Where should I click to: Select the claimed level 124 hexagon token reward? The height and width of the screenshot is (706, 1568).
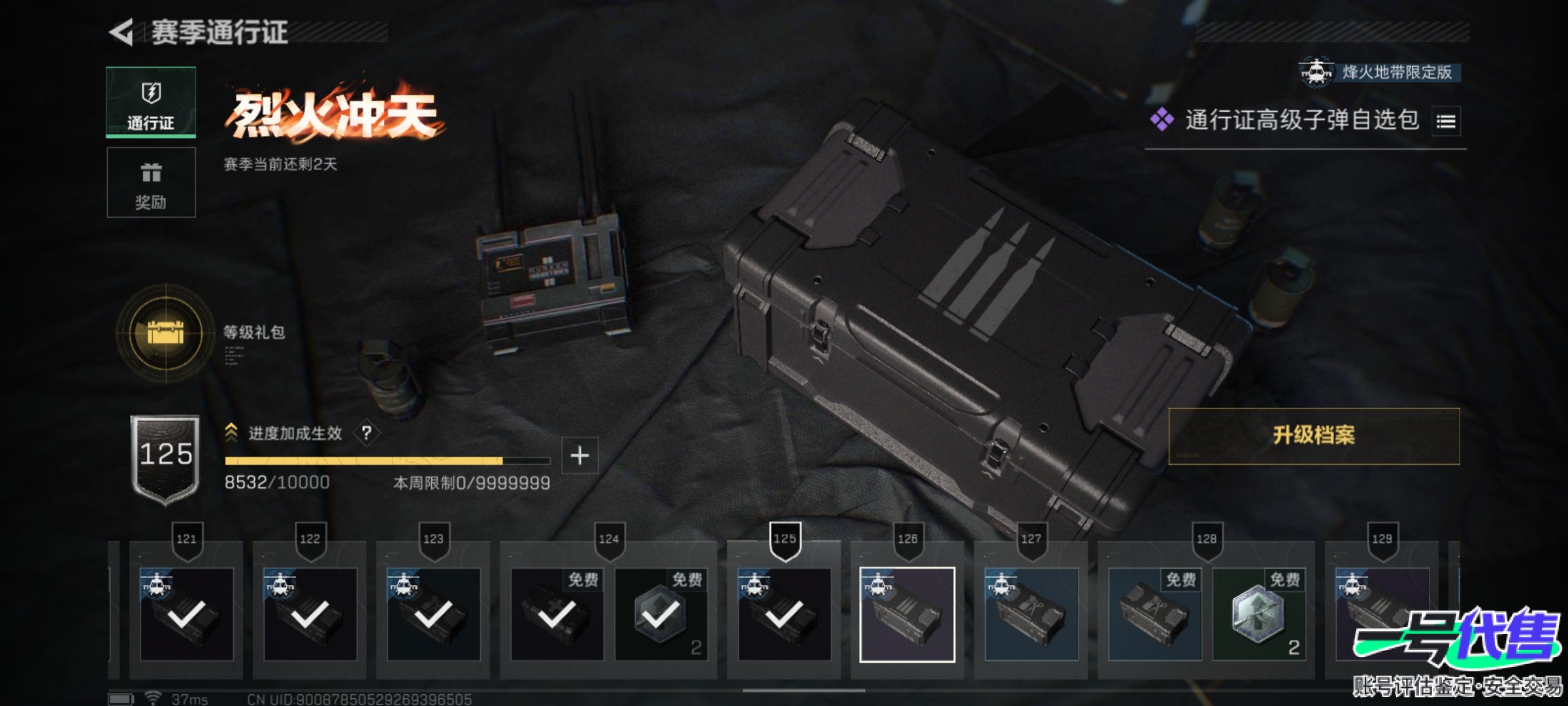[x=661, y=614]
